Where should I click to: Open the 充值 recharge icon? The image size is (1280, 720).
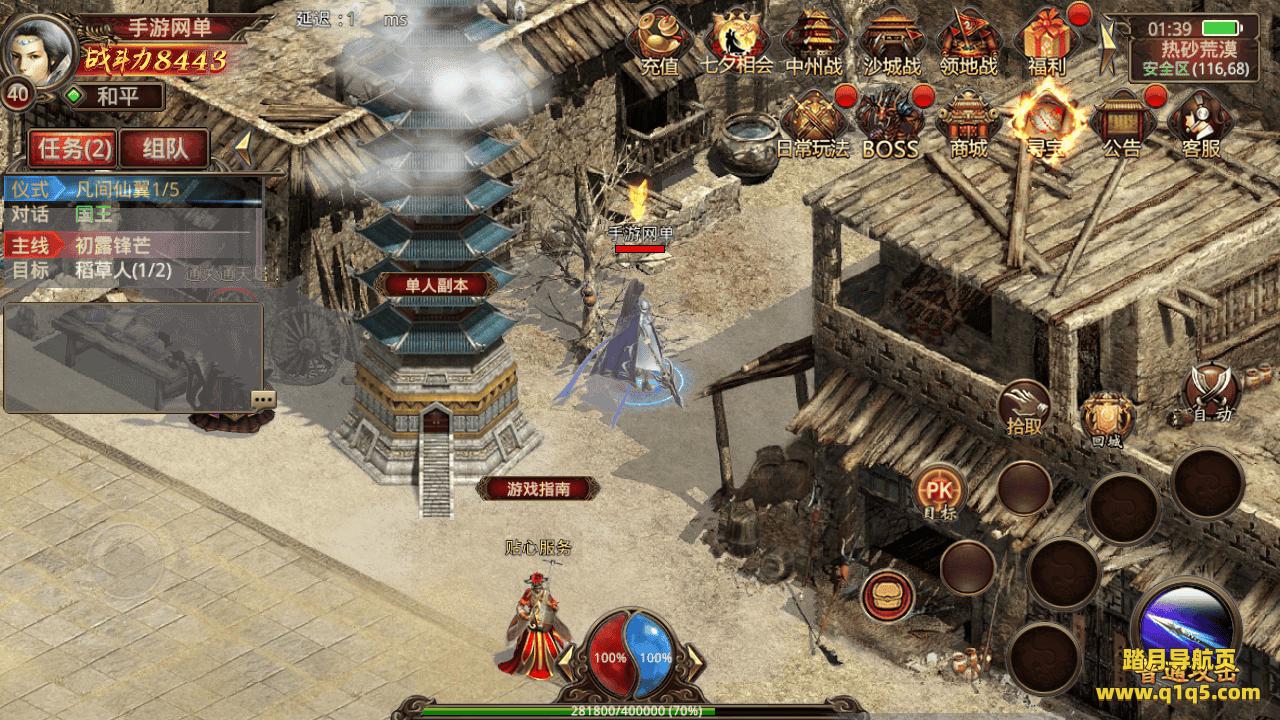click(659, 40)
